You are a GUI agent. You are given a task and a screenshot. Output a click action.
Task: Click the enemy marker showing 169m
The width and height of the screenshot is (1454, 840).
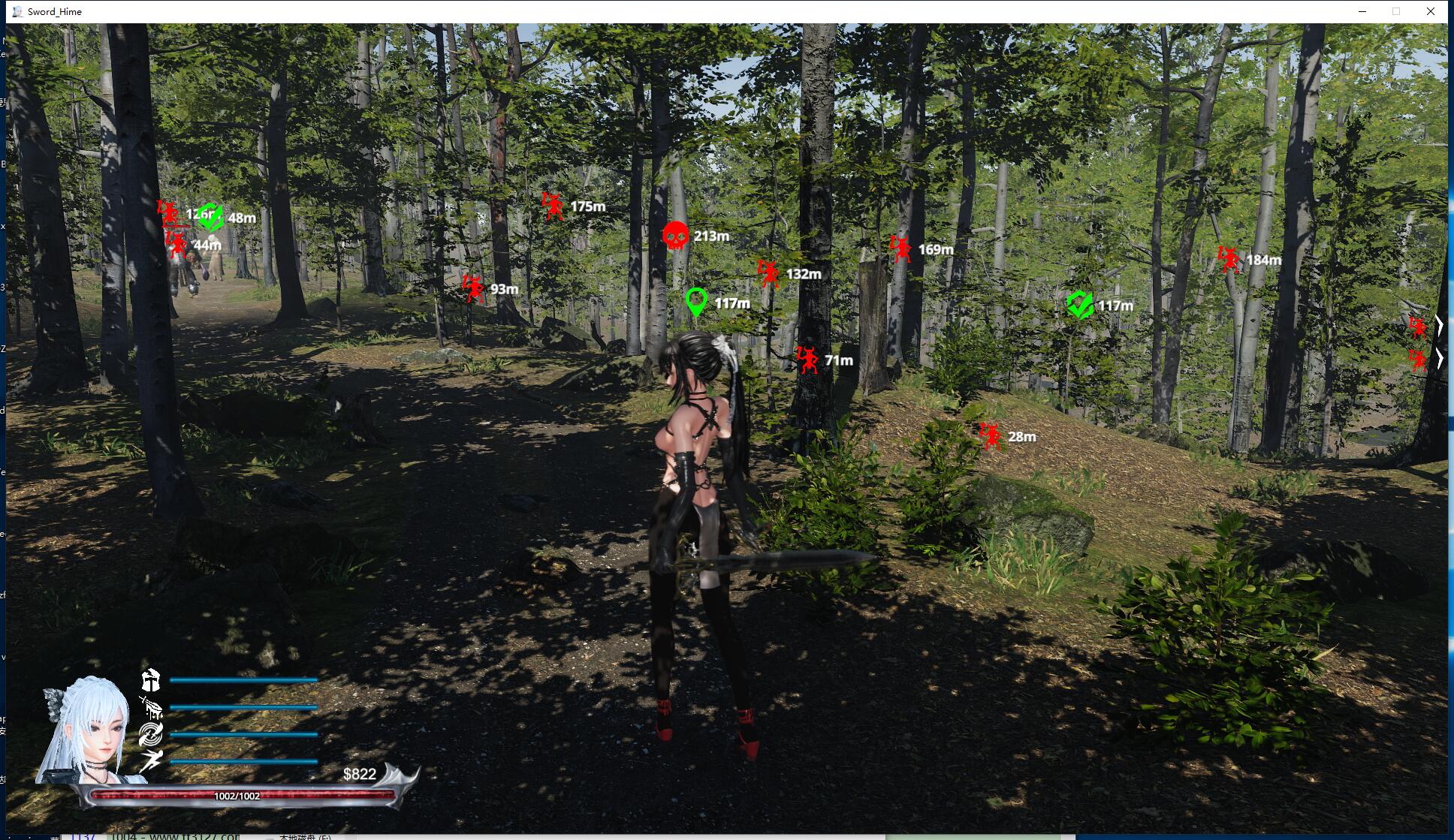pos(900,248)
